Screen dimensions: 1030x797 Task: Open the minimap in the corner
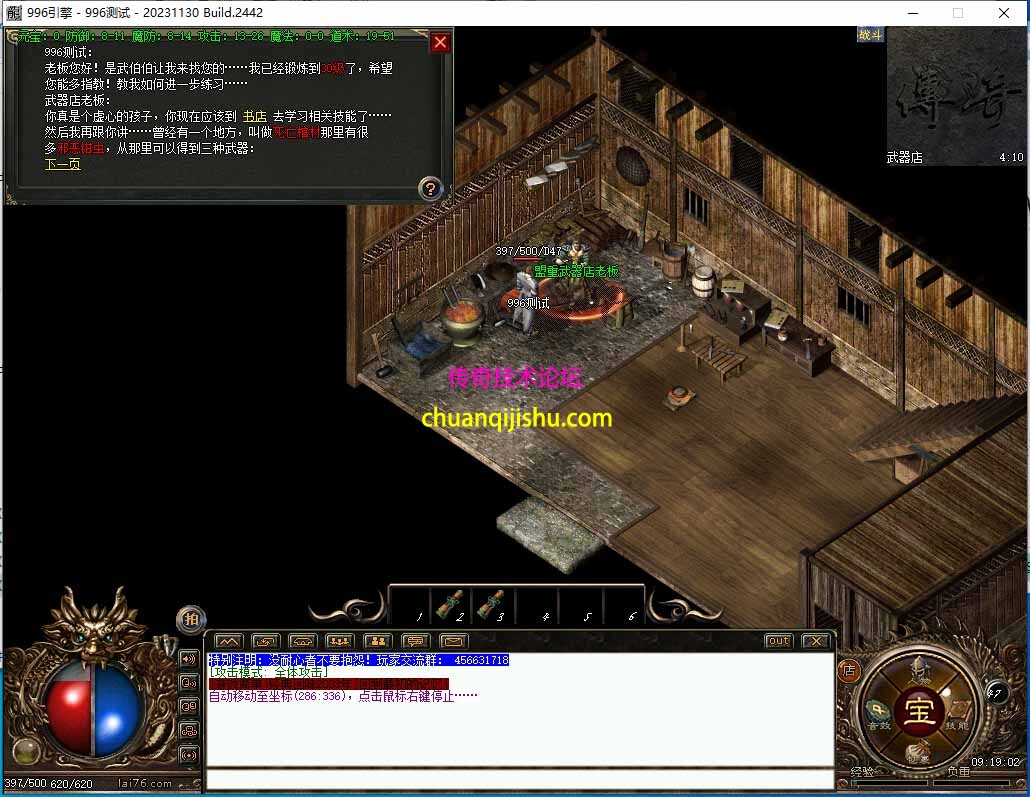(x=955, y=95)
